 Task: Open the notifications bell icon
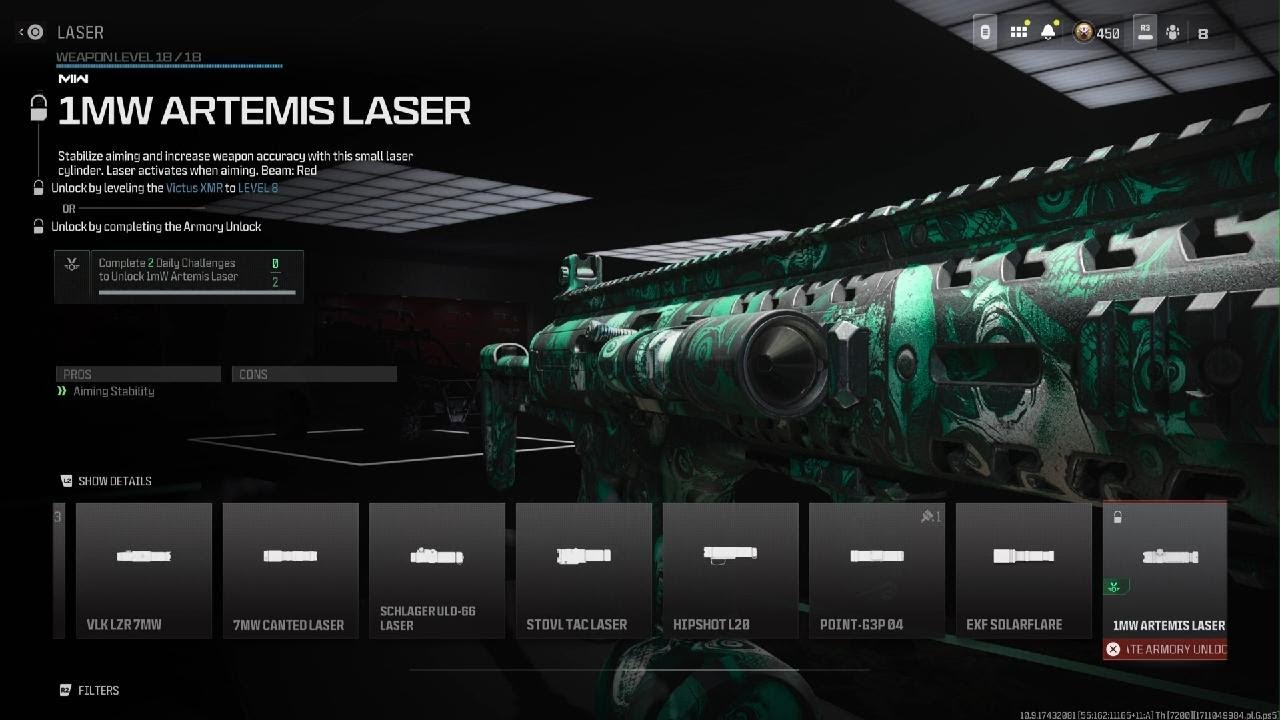(1048, 32)
